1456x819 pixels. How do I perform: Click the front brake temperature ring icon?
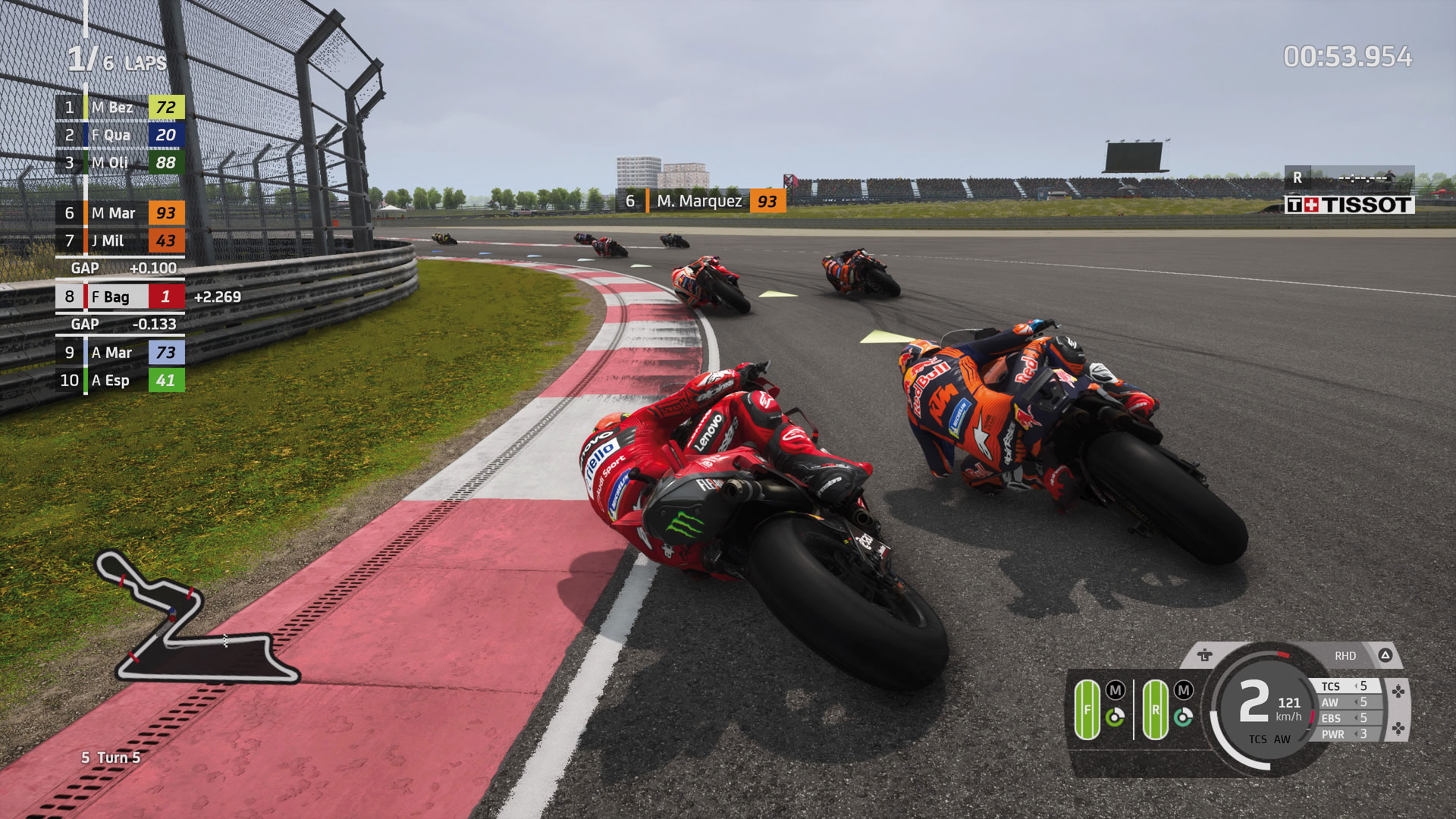1115,716
